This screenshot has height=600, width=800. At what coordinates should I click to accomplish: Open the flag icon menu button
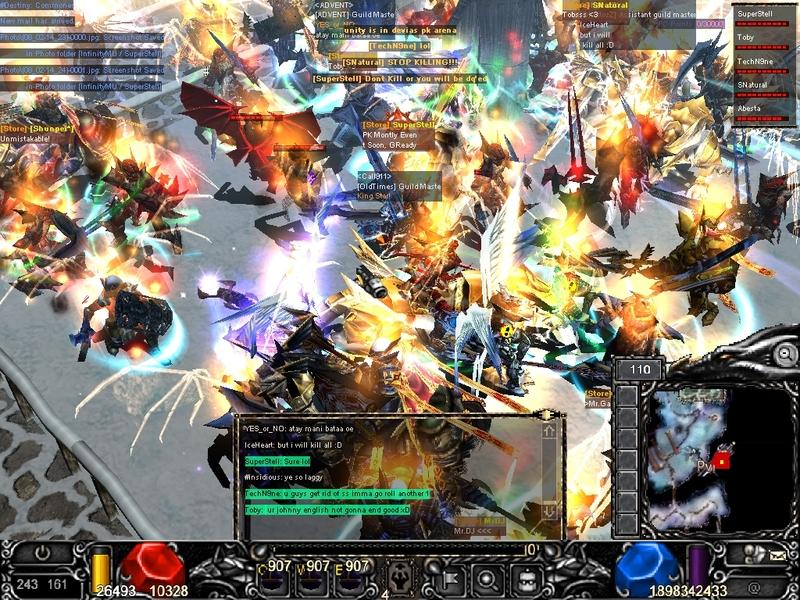tap(450, 578)
